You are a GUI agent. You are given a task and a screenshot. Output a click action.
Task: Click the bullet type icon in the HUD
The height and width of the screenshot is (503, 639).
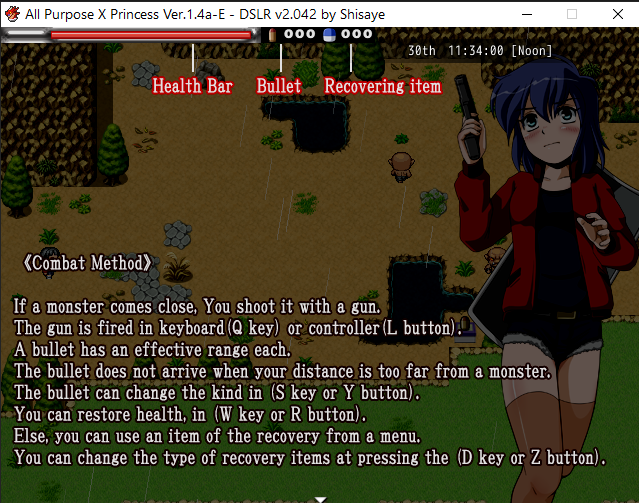[273, 34]
